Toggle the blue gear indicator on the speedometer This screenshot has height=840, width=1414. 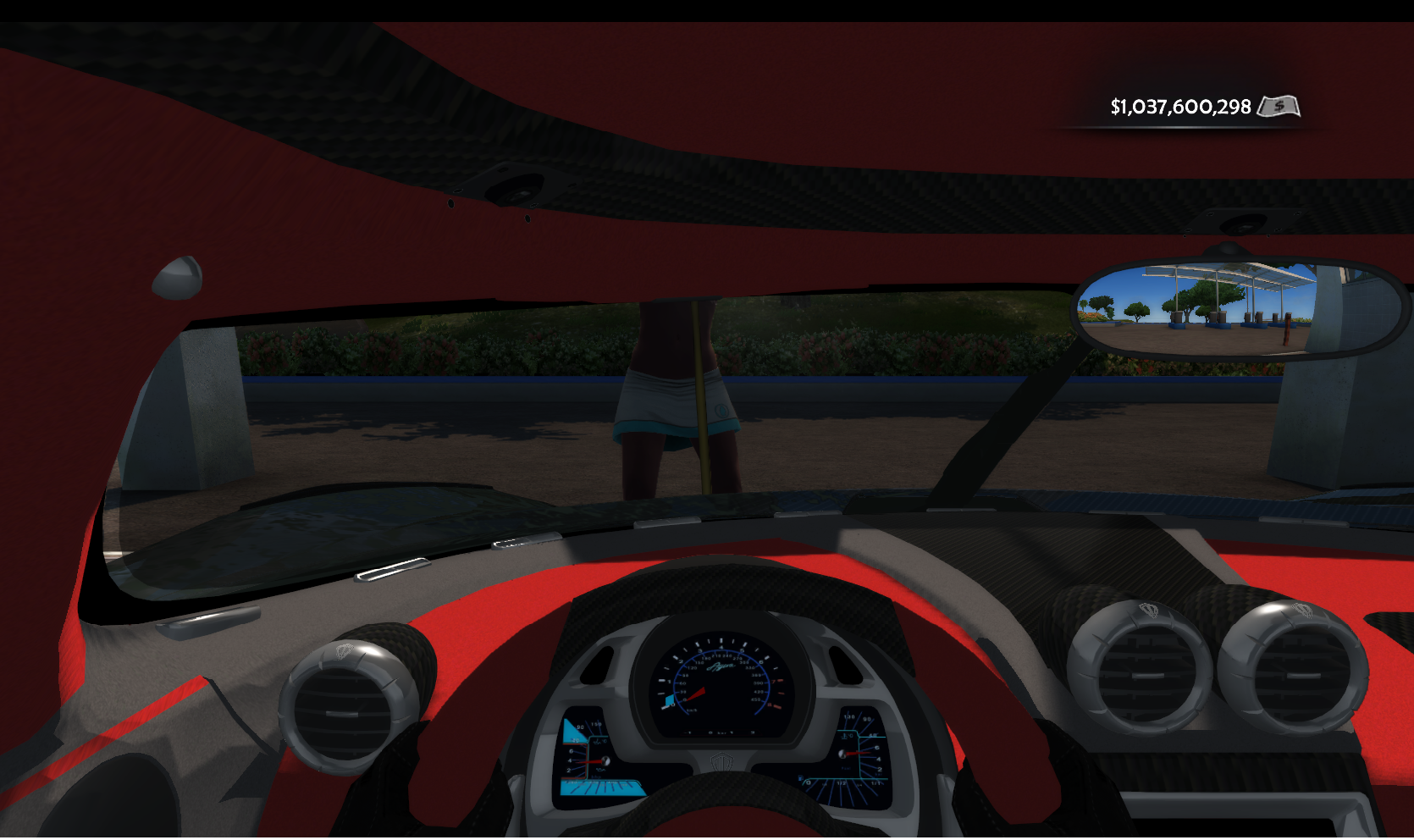pos(670,699)
